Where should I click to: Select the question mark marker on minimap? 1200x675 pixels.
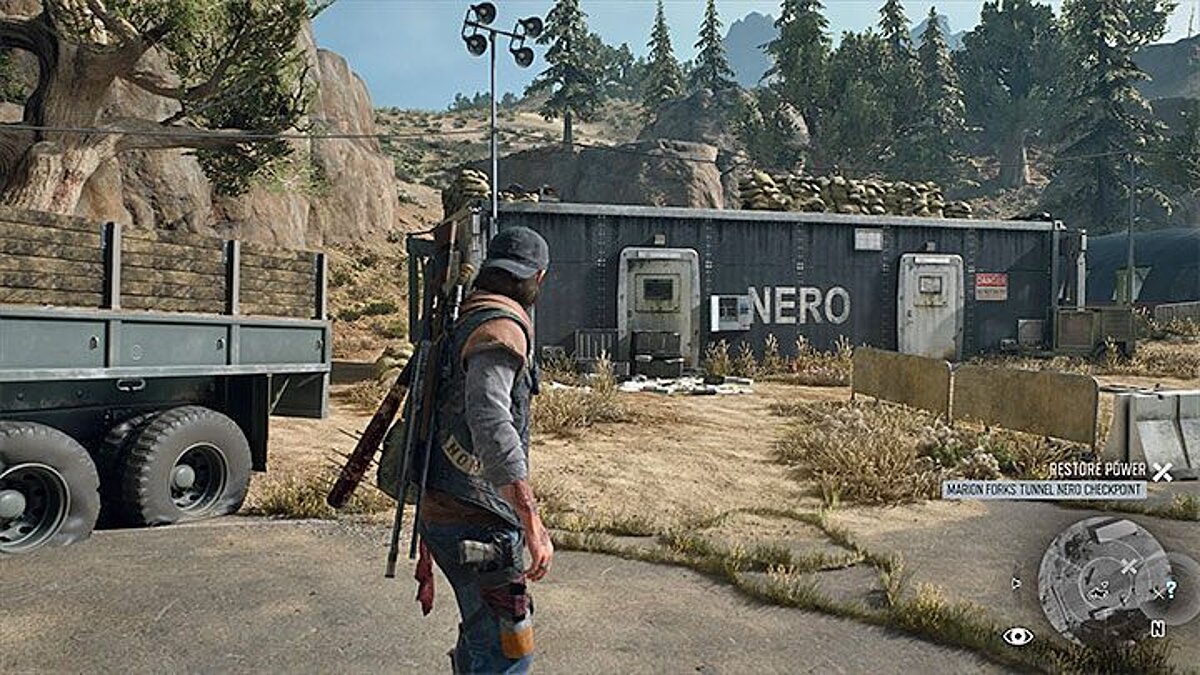pyautogui.click(x=1168, y=589)
